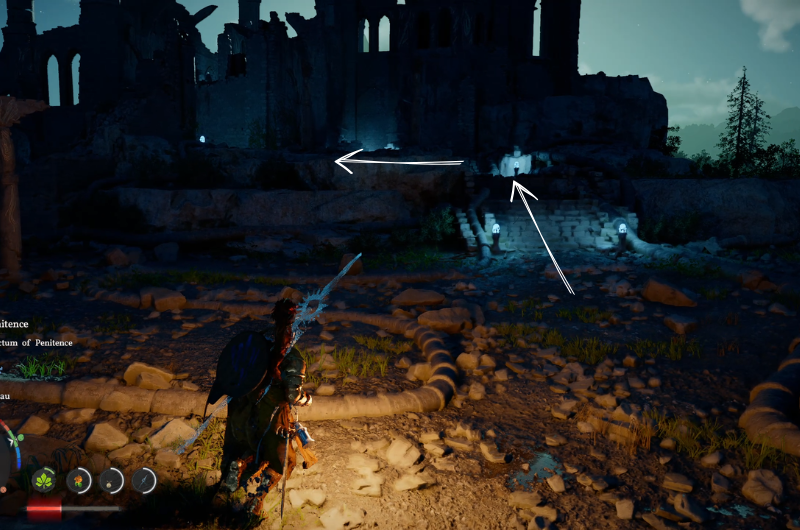Open the Sanctum of Penitence objective entry
Viewport: 800px width, 530px height.
click(x=34, y=343)
